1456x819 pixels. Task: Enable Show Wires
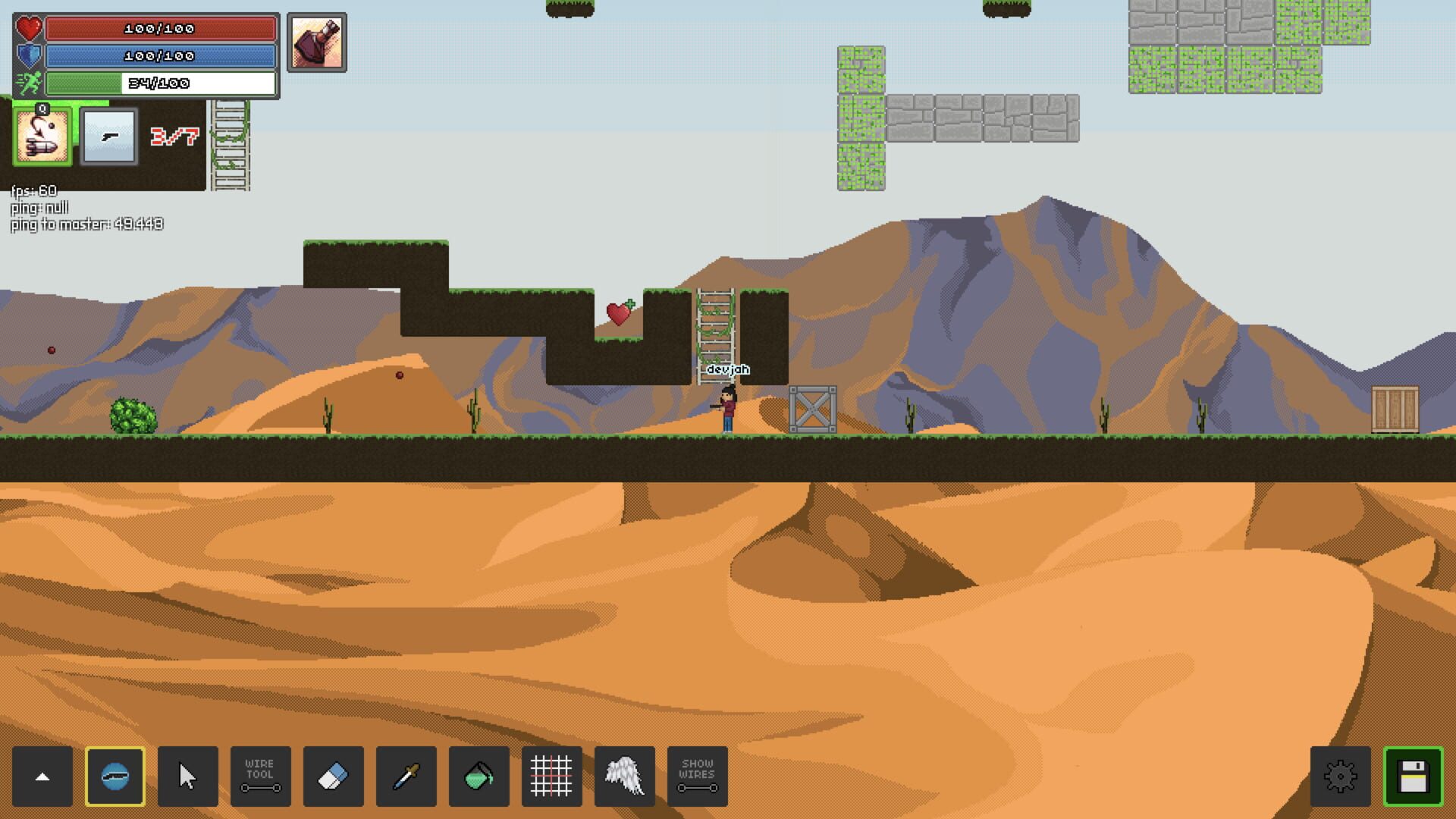click(x=697, y=776)
